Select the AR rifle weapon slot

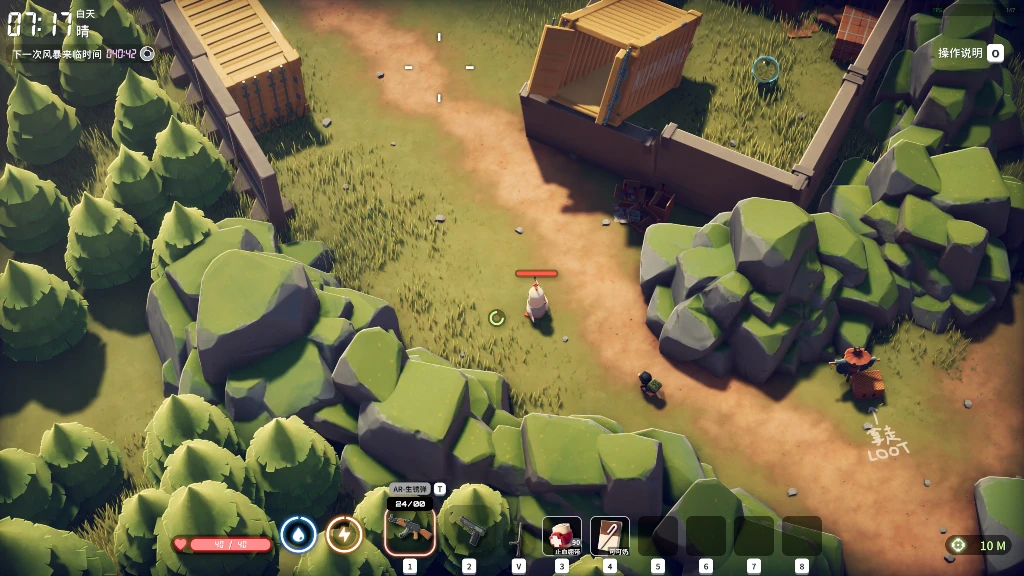click(410, 533)
